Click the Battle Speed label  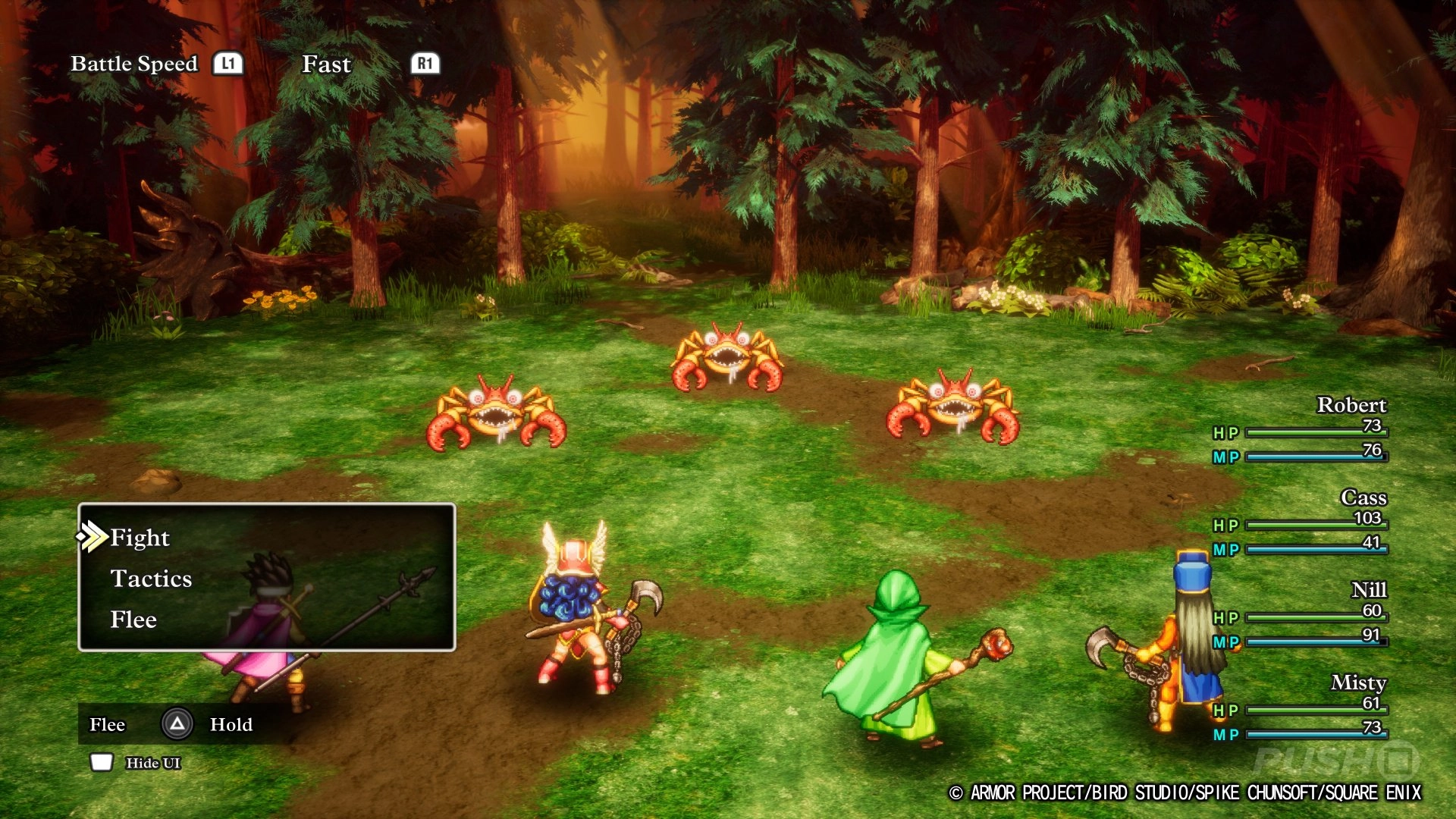(x=134, y=64)
